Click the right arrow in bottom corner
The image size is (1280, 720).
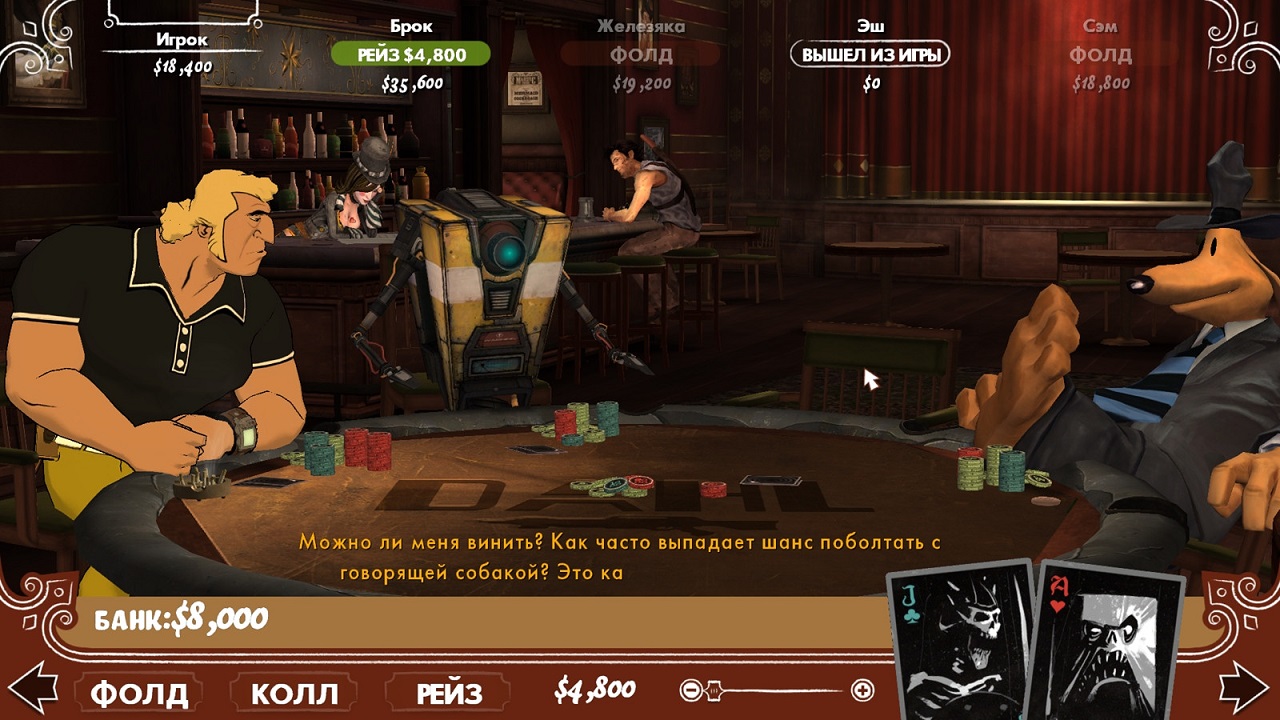[x=1245, y=687]
